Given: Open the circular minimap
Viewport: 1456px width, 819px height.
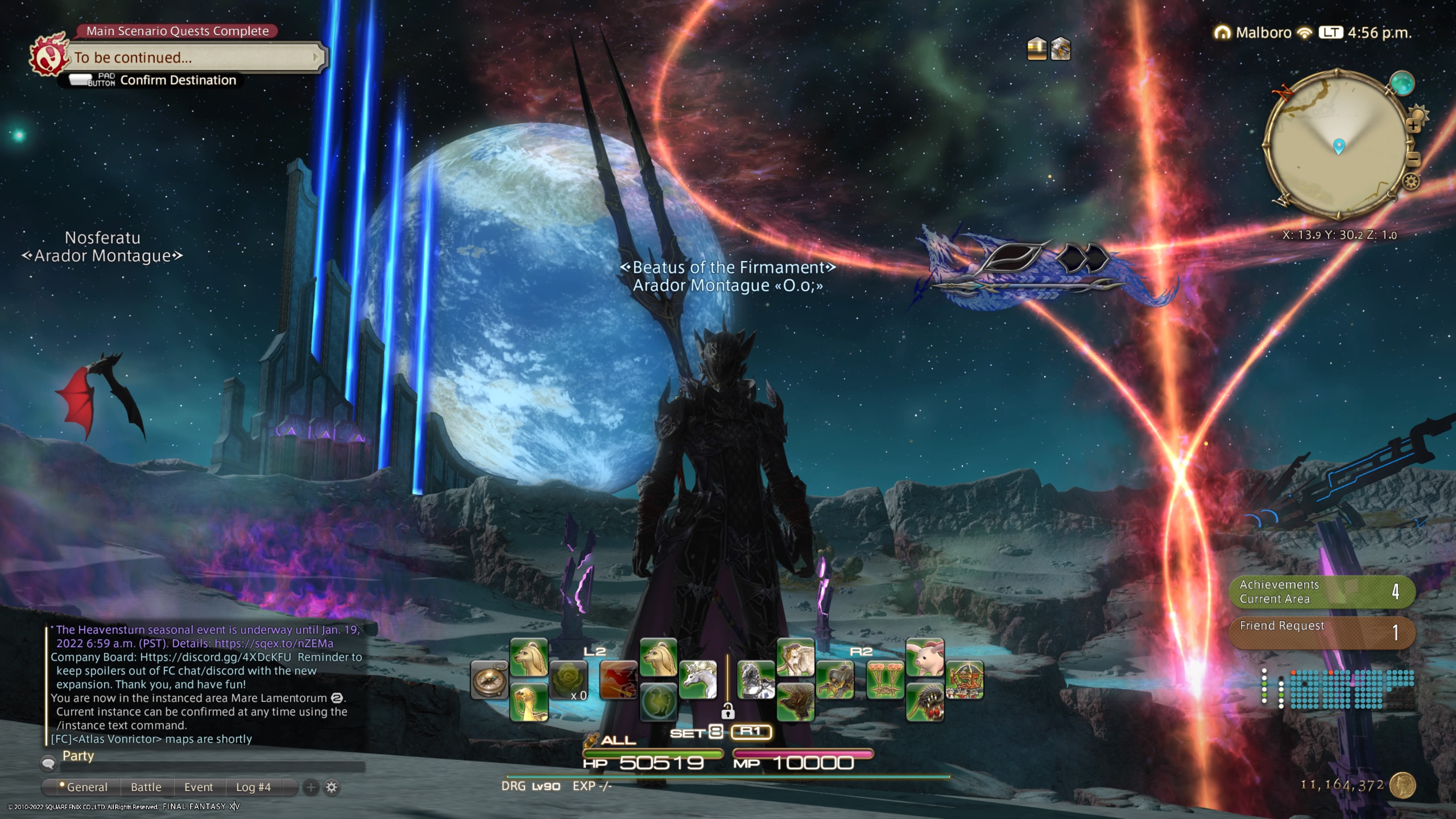Looking at the screenshot, I should (x=1337, y=144).
